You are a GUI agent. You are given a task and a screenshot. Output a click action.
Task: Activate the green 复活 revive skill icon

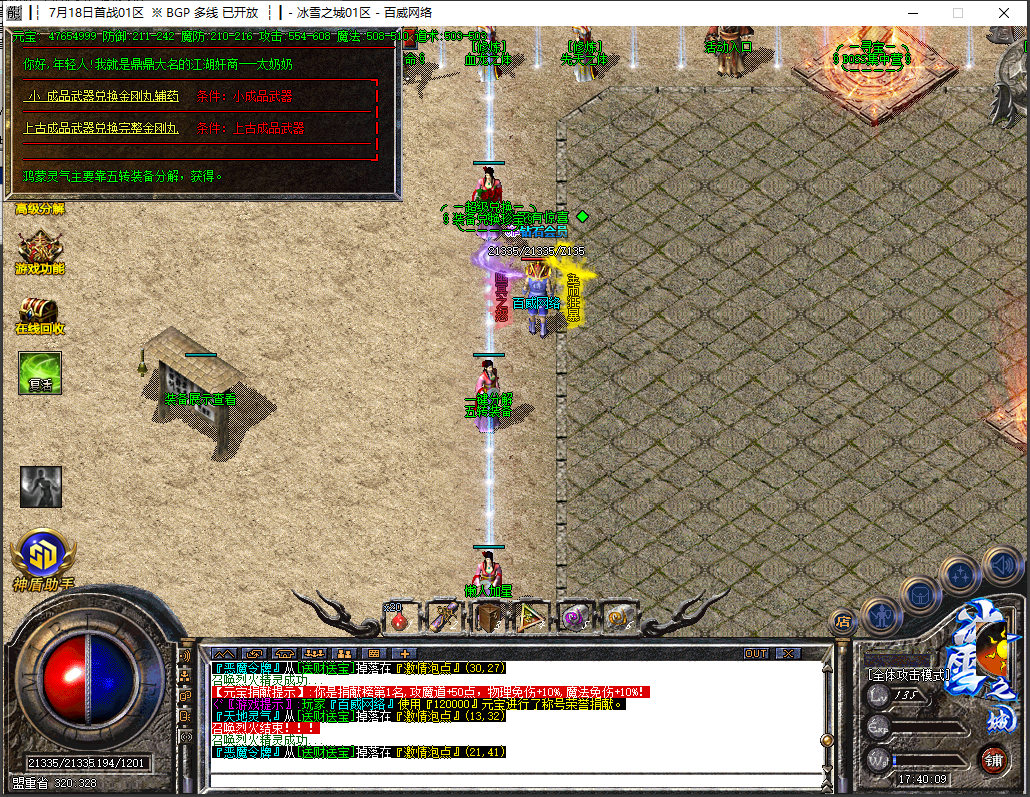coord(40,373)
